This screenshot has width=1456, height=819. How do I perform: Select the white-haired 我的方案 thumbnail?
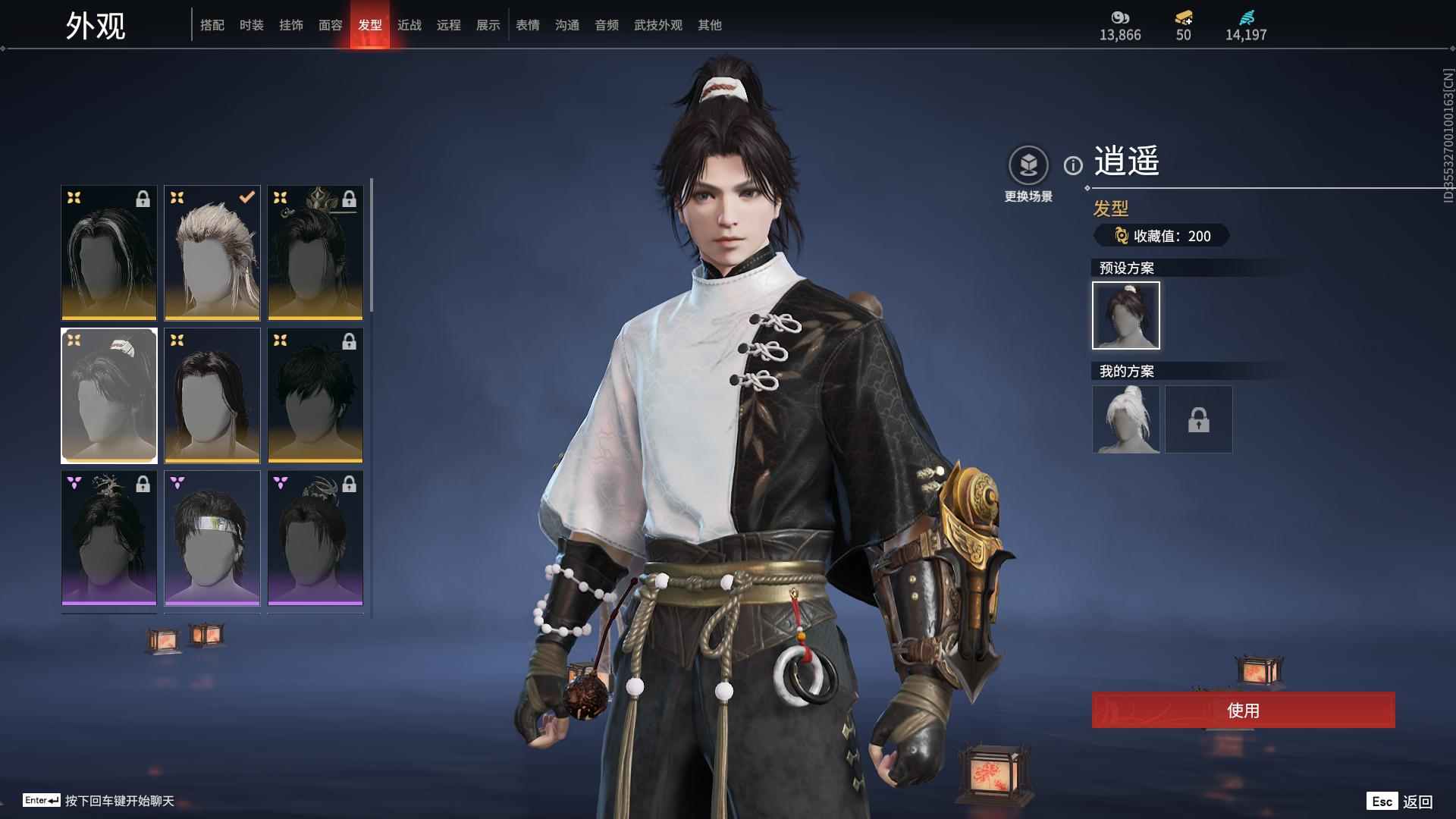(x=1126, y=419)
